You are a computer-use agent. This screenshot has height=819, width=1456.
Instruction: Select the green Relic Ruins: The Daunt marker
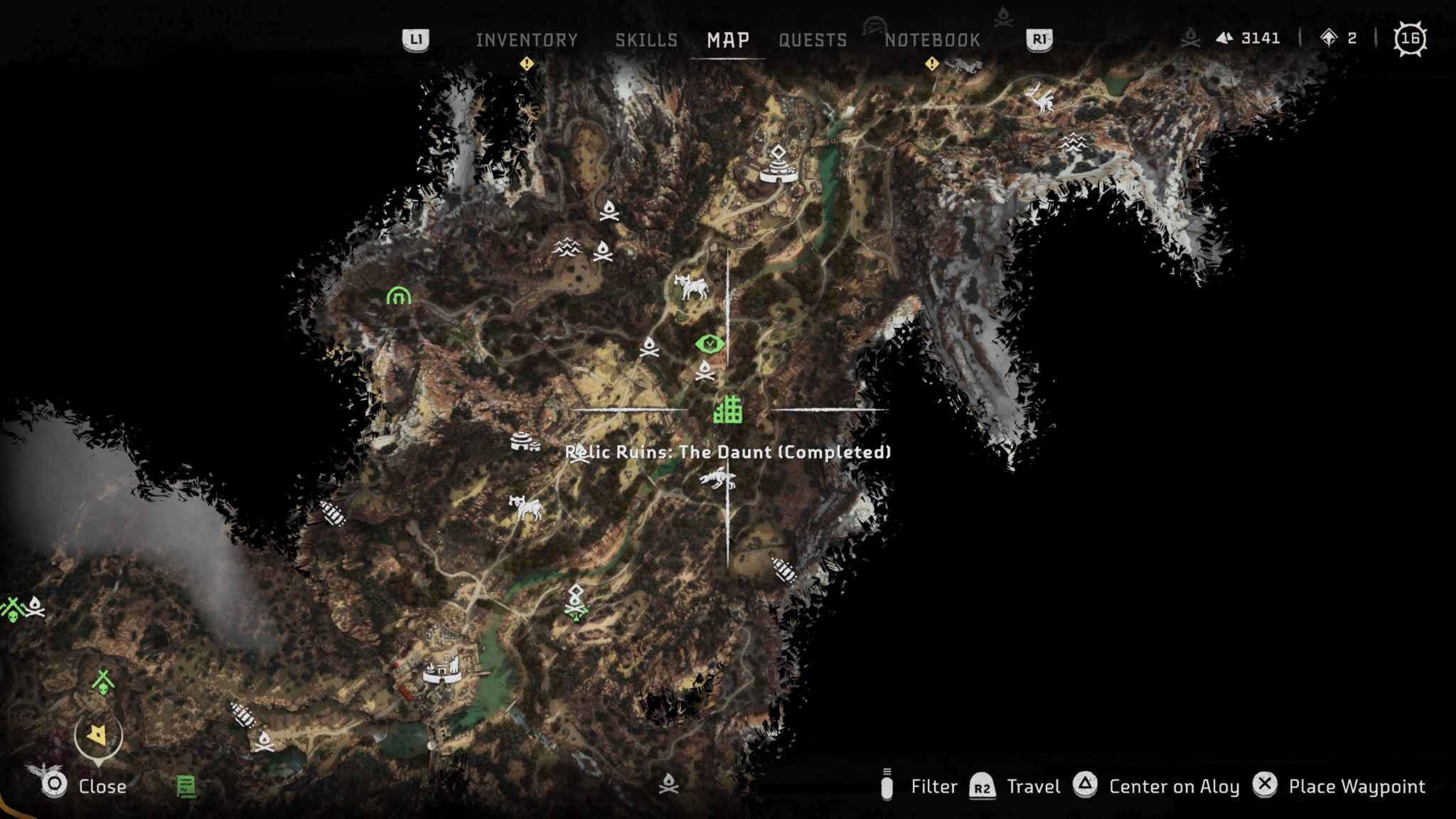tap(728, 409)
